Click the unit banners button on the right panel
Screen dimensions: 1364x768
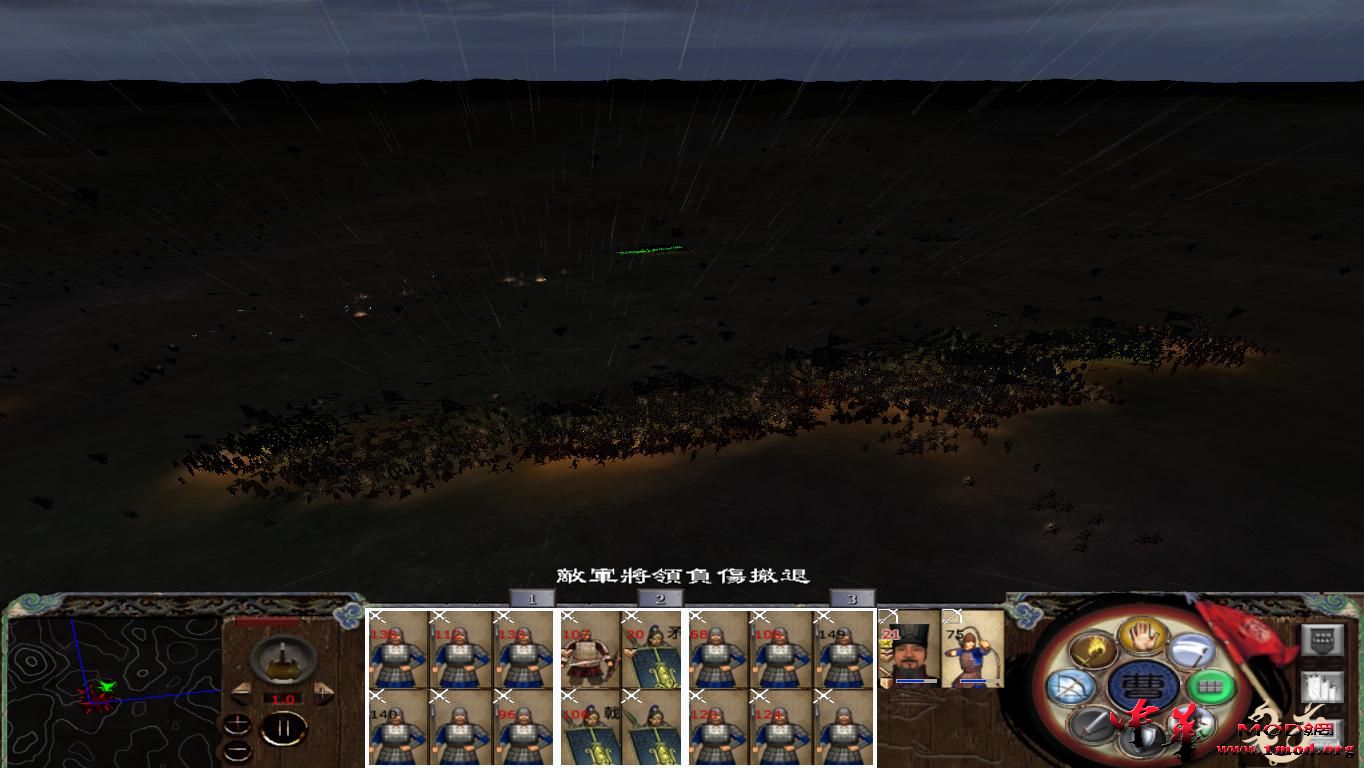click(x=1321, y=687)
